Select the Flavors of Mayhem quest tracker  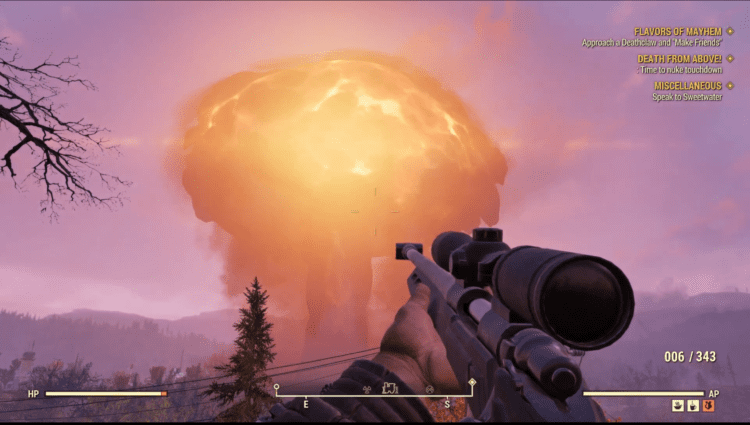676,32
